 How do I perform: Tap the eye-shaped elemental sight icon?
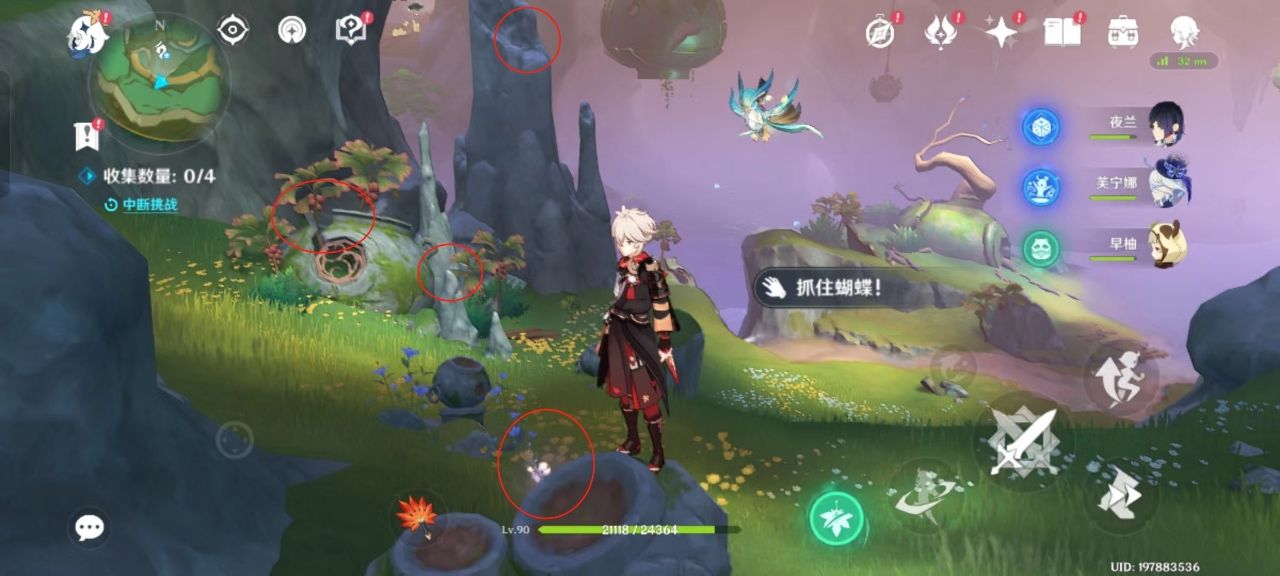tap(233, 30)
